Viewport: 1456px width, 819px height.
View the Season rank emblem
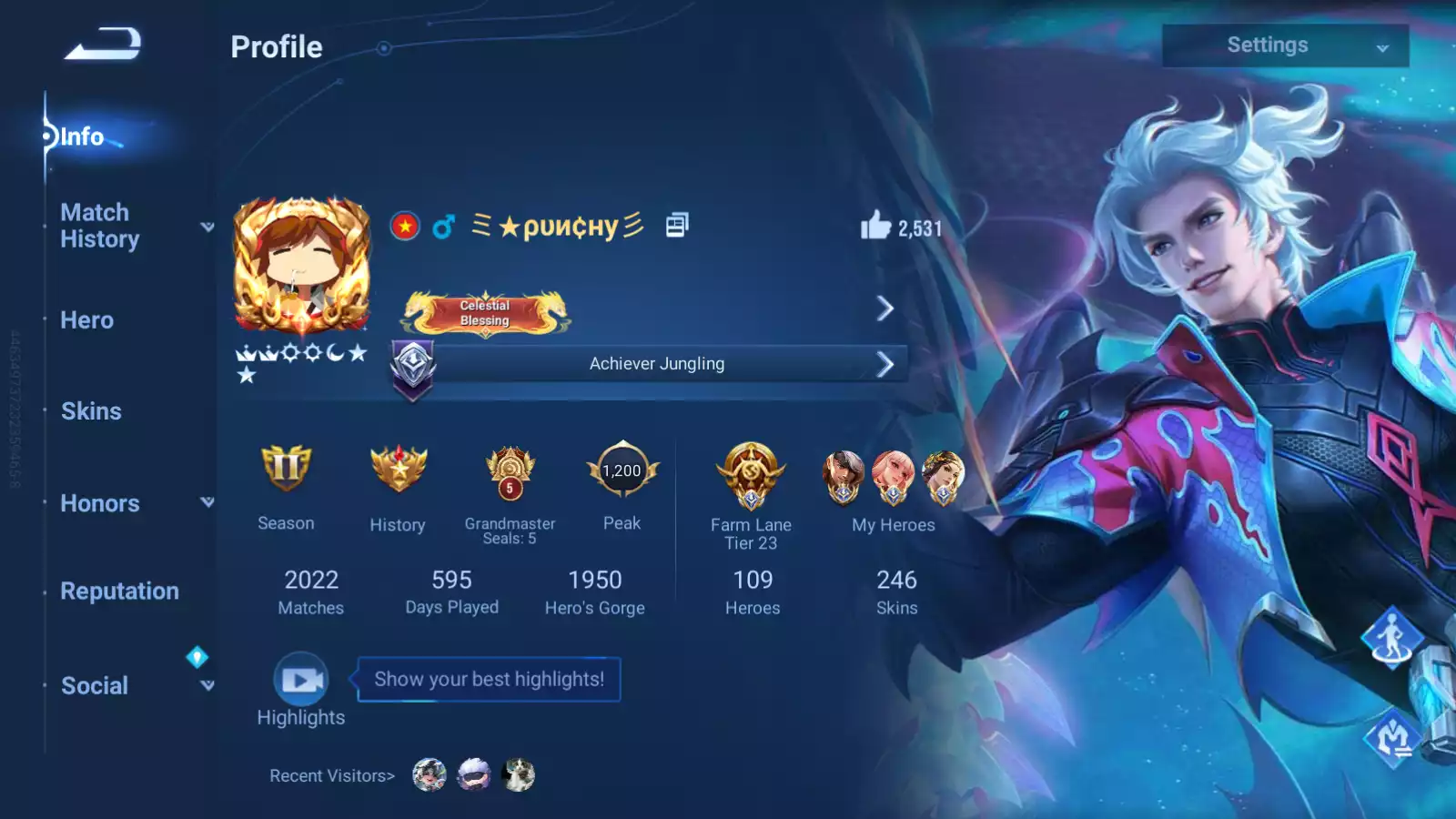[286, 469]
